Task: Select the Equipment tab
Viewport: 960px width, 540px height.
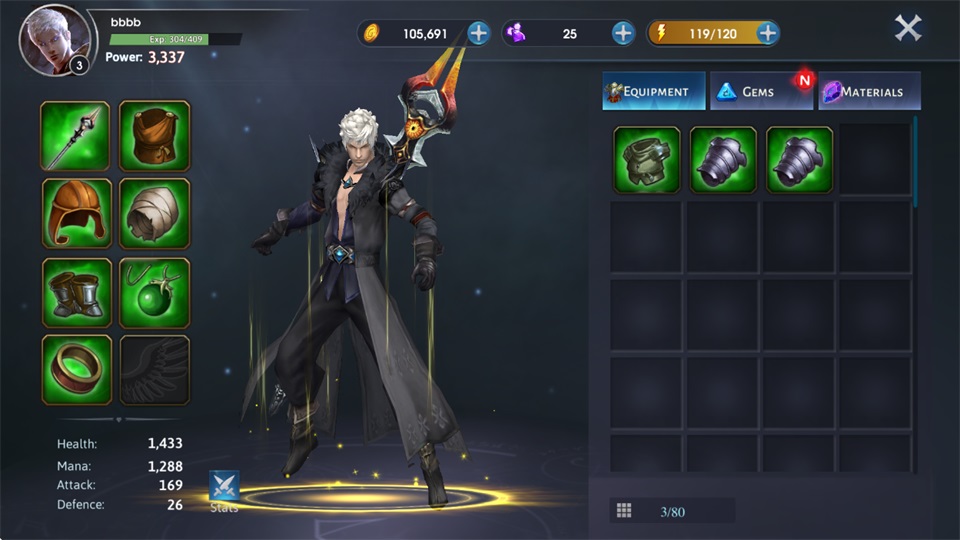Action: [x=654, y=91]
